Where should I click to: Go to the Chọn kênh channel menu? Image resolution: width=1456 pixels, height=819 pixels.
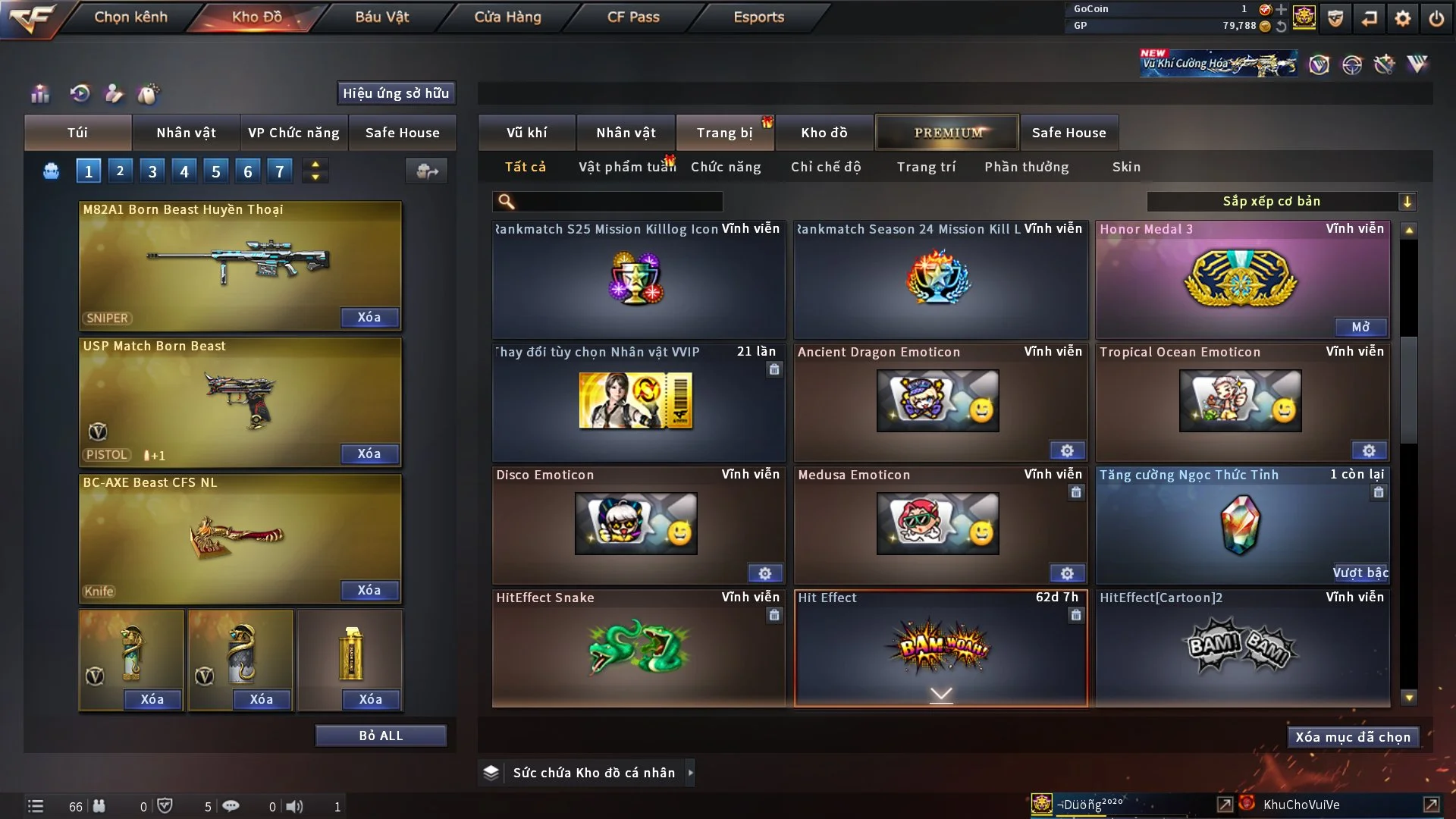[x=130, y=17]
